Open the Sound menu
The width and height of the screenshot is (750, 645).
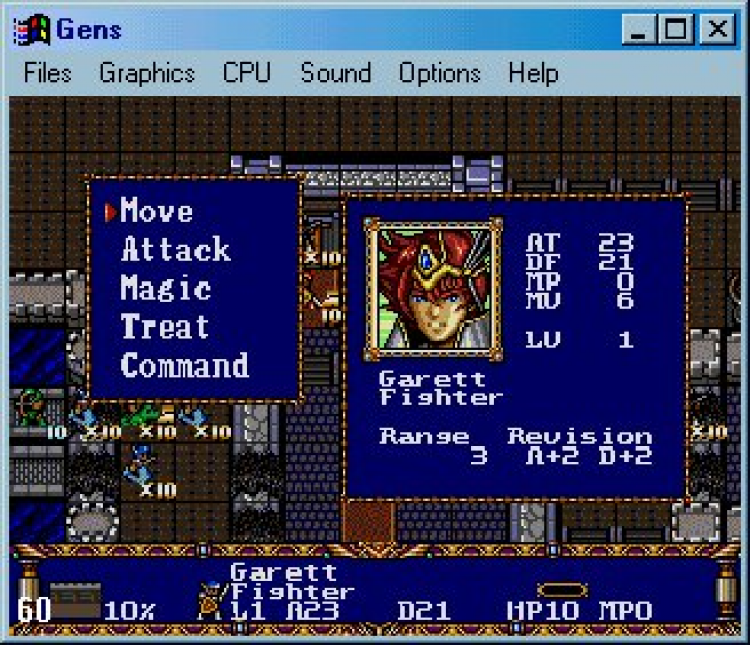tap(335, 73)
